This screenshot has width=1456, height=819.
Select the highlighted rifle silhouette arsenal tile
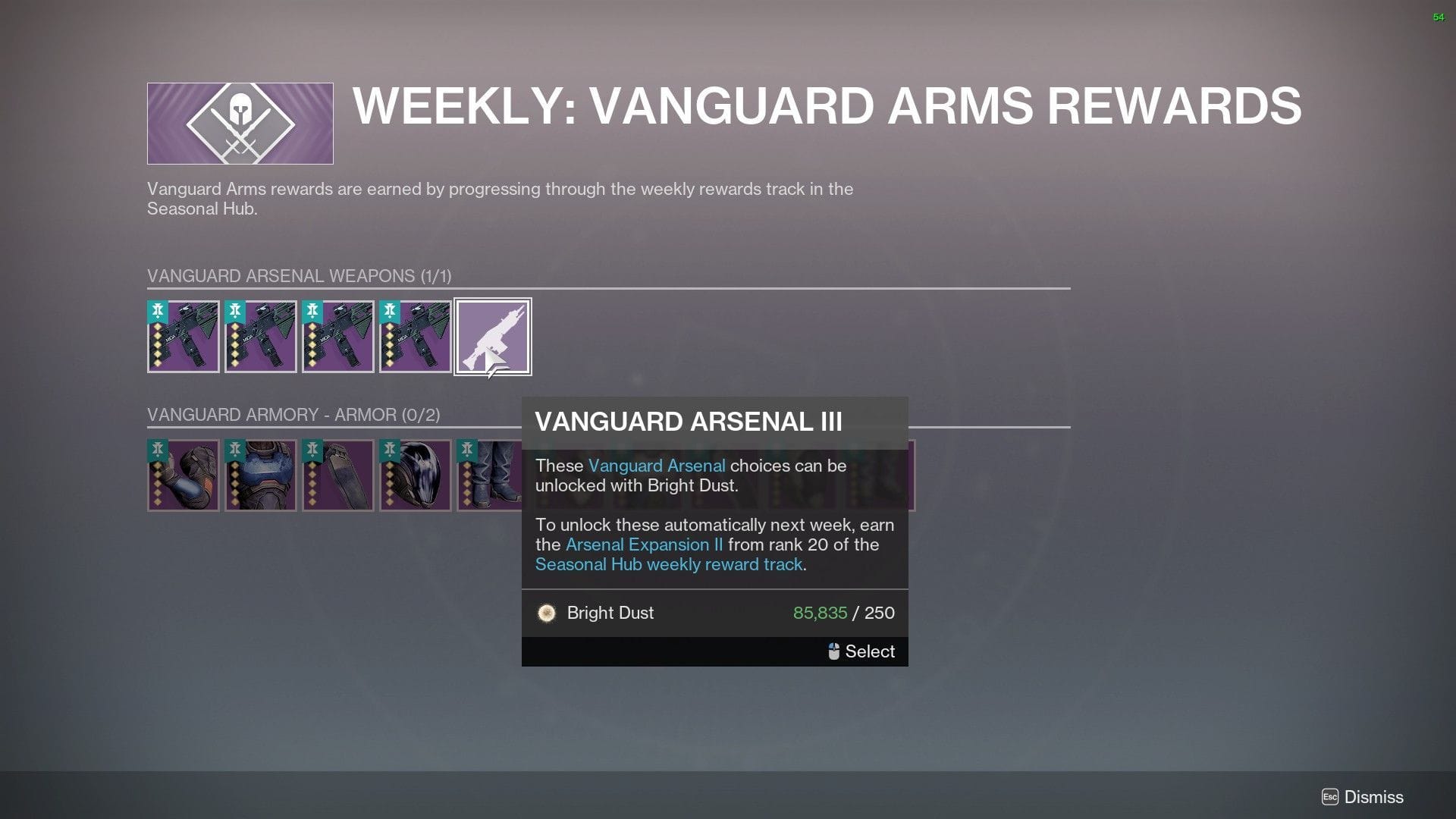493,336
